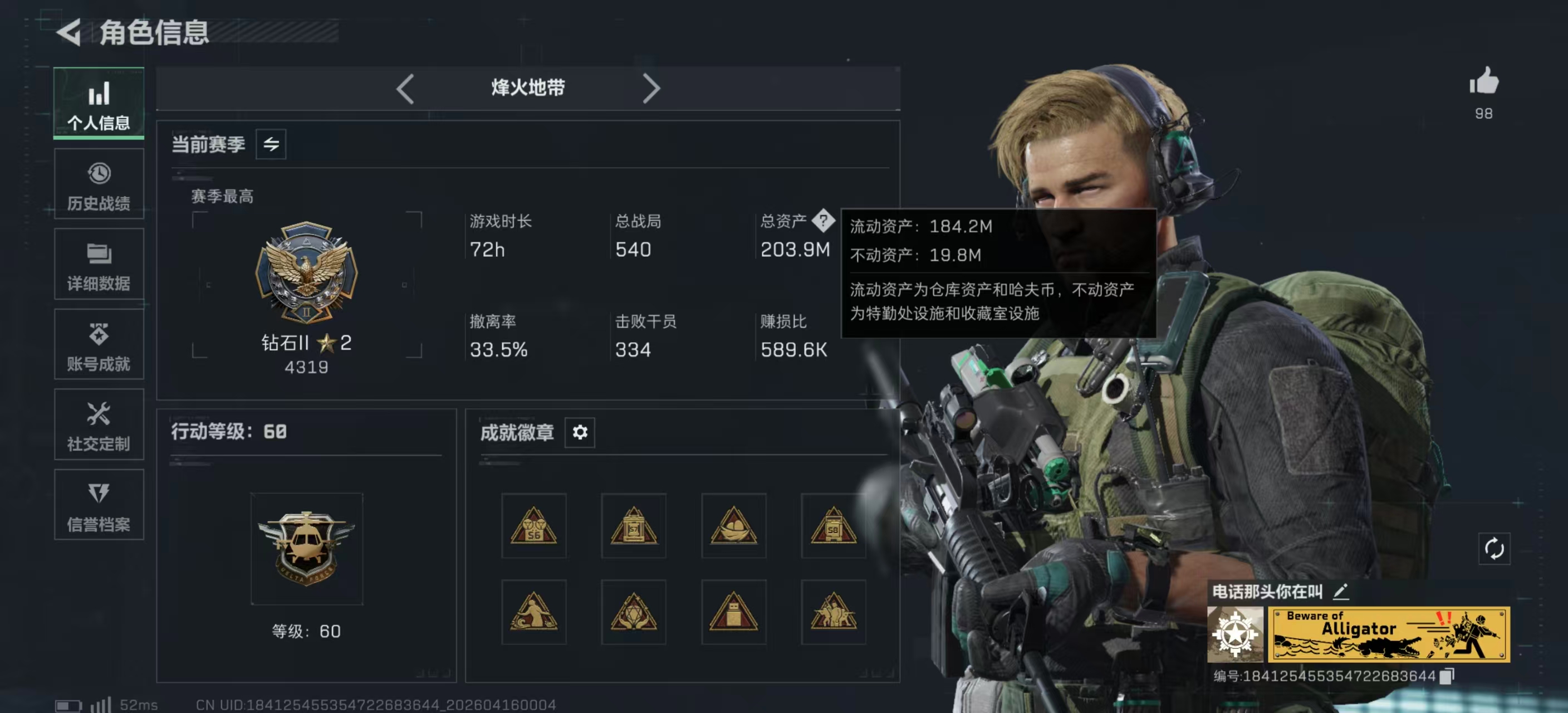Click the back arrow beside 角色信息
The image size is (1568, 713).
click(69, 33)
